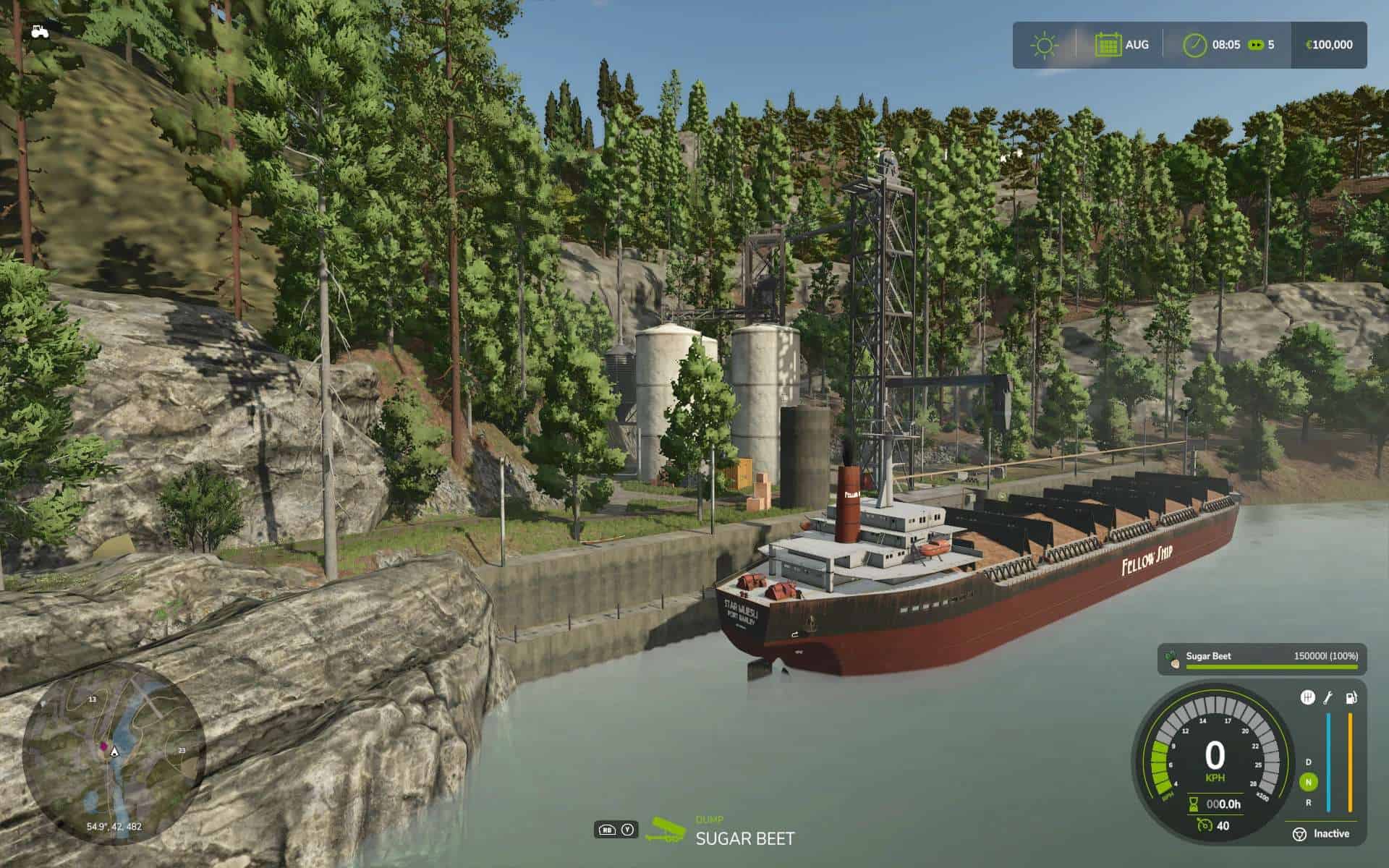Choose the R reverse gear
This screenshot has height=868, width=1389.
(x=1308, y=802)
